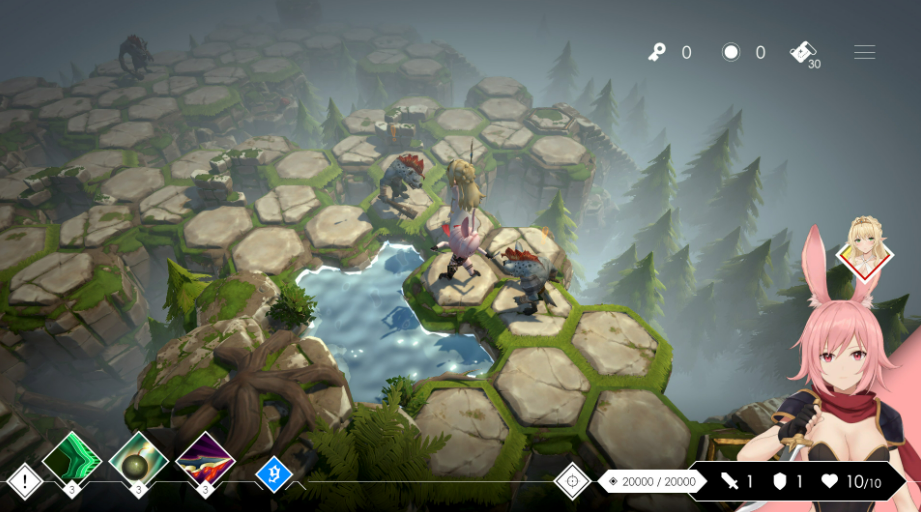Viewport: 921px width, 512px height.
Task: Open the hamburger menu
Action: [864, 52]
